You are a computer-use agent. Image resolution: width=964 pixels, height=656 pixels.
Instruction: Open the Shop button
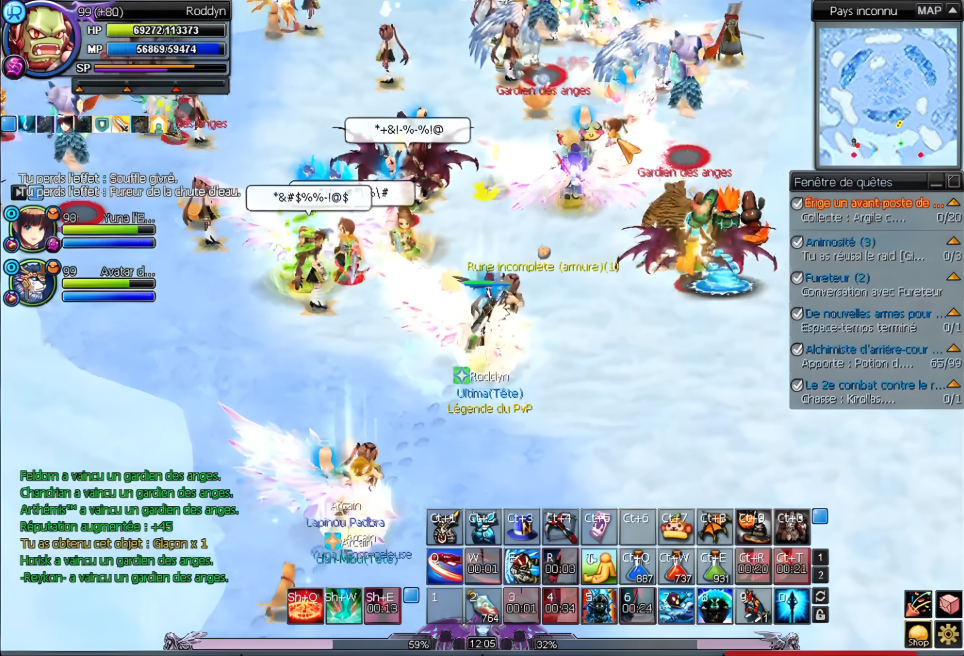click(918, 635)
